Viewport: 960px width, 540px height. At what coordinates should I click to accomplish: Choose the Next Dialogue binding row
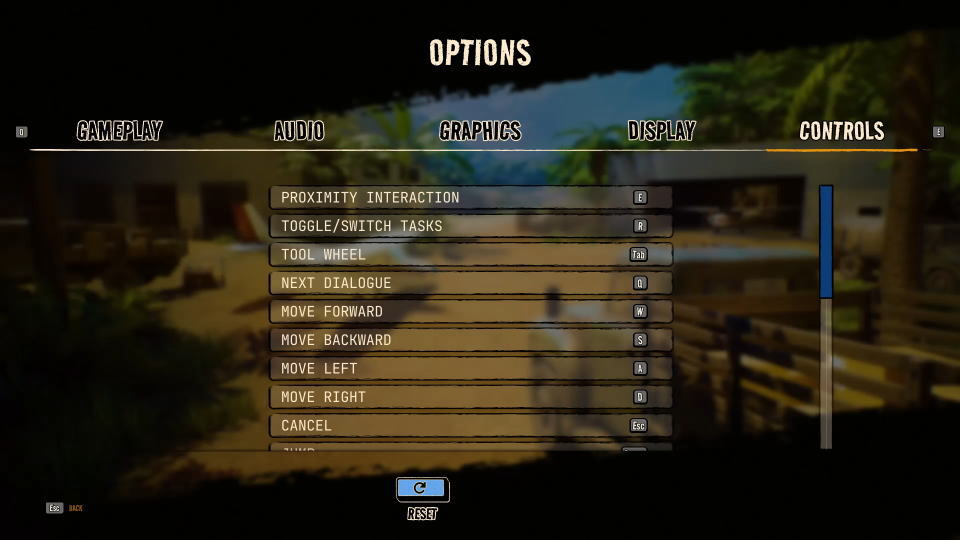pos(470,283)
